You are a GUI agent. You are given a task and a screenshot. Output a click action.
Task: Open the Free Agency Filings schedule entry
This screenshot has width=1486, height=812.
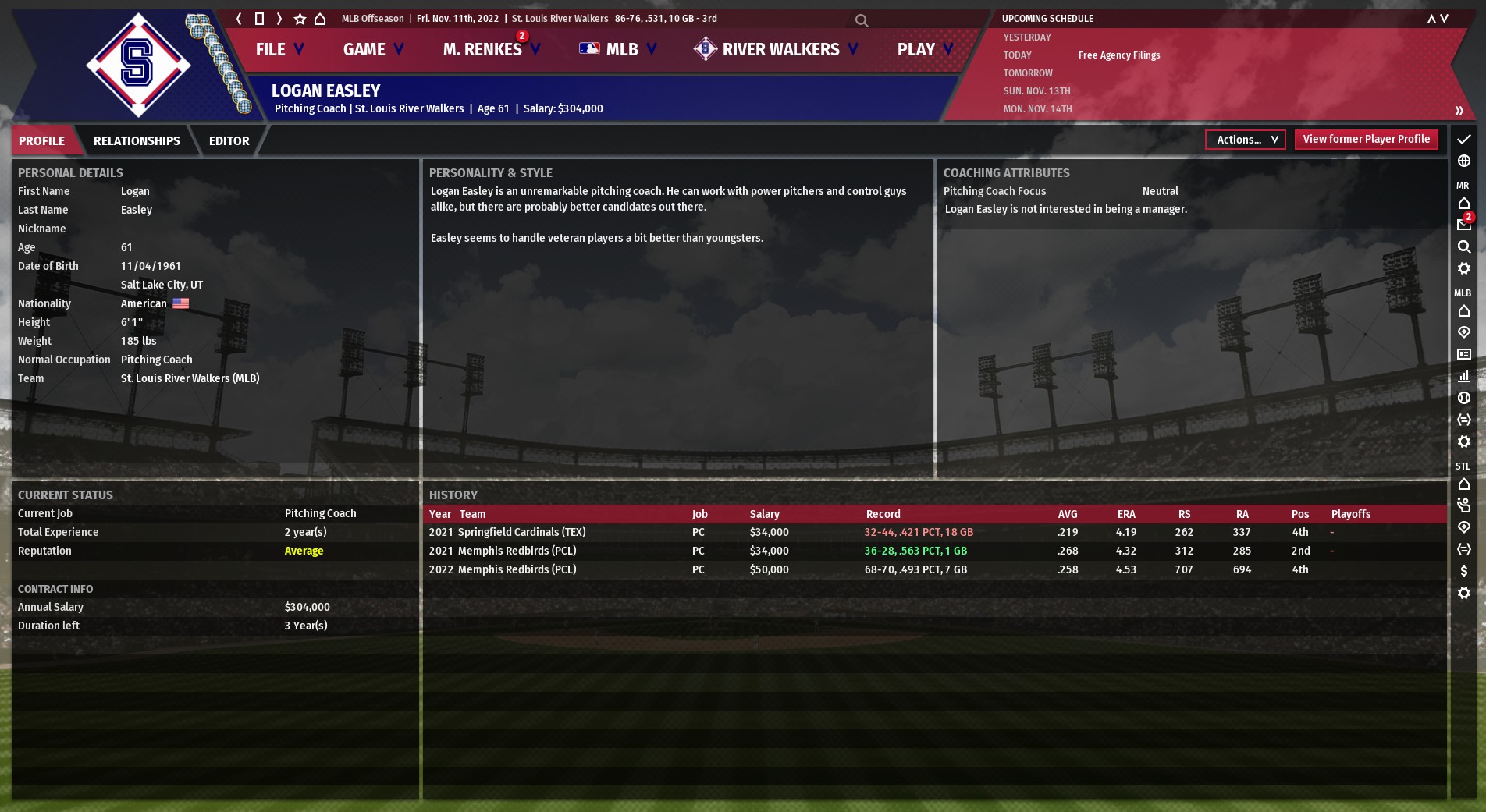[1118, 55]
